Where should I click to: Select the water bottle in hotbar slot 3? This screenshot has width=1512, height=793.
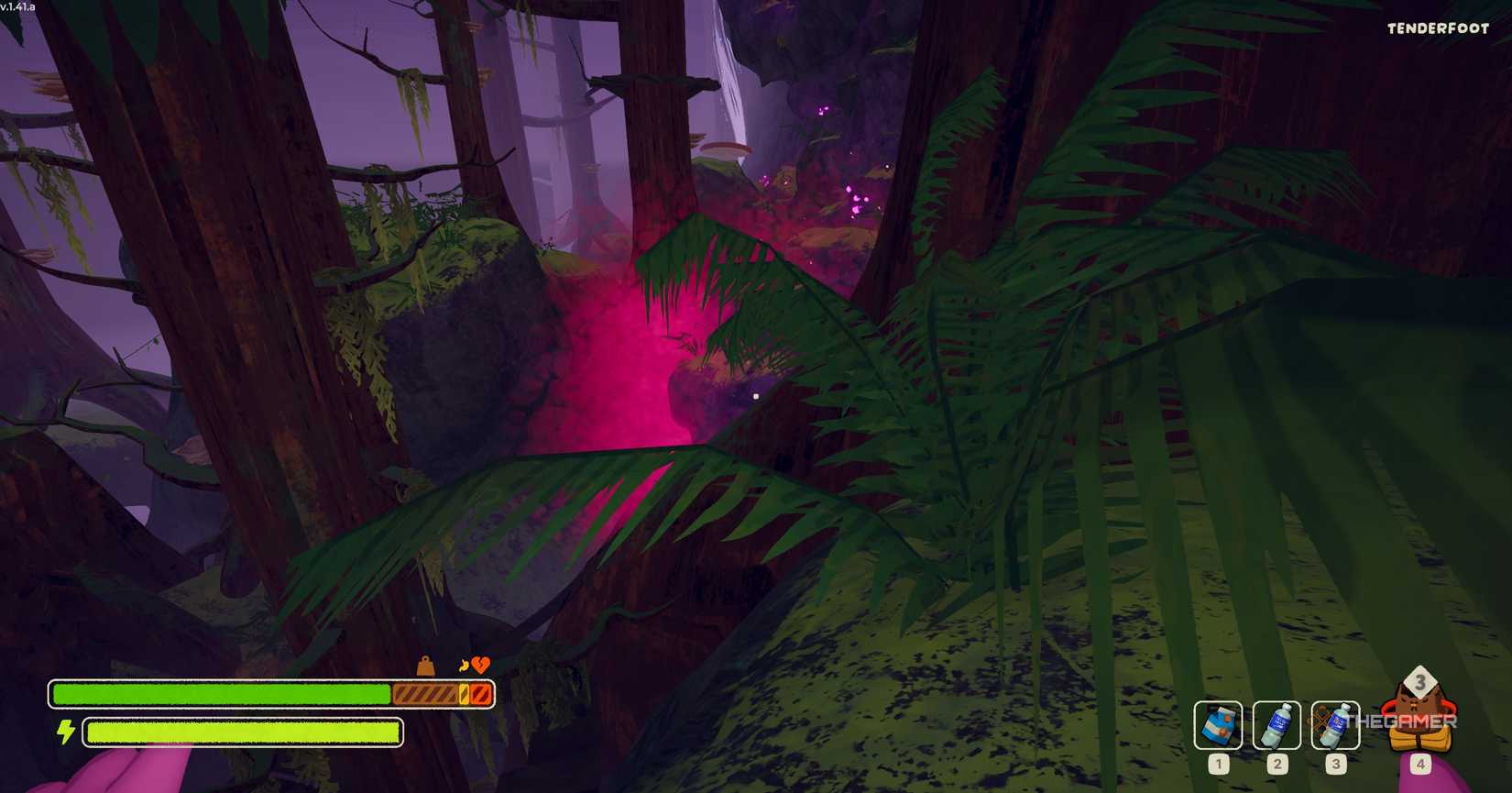(x=1334, y=724)
